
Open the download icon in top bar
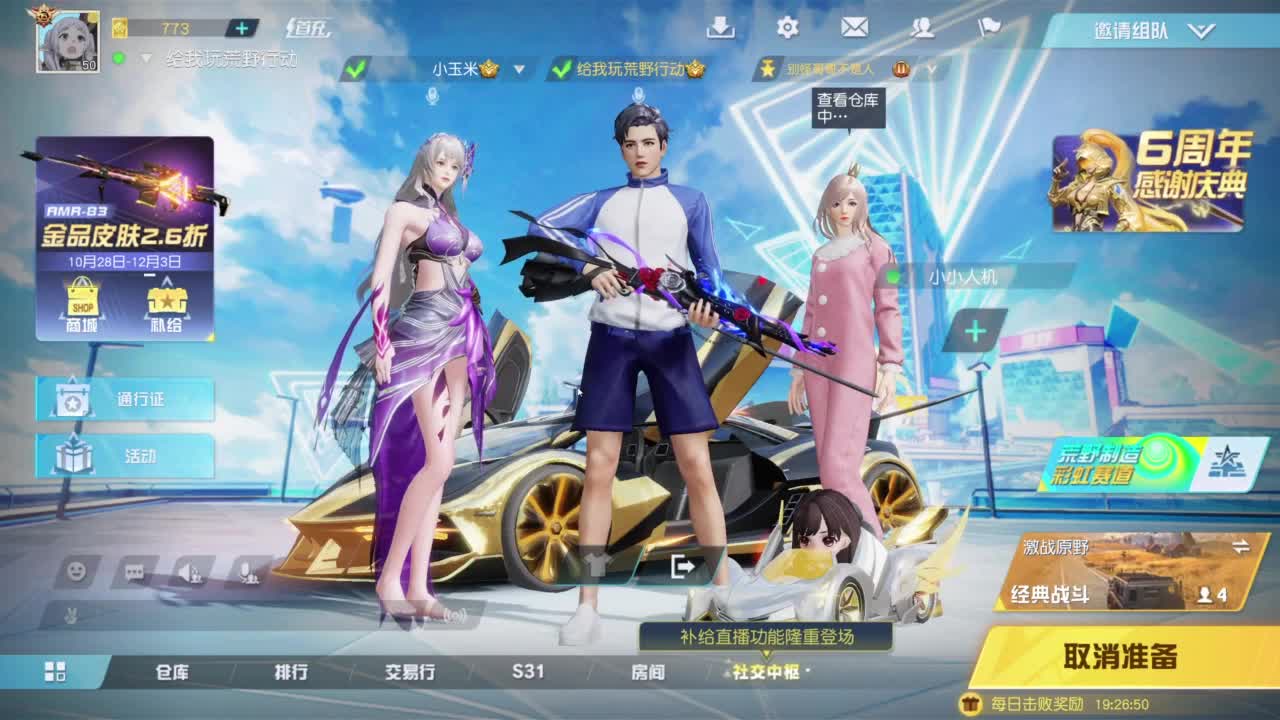[x=722, y=28]
